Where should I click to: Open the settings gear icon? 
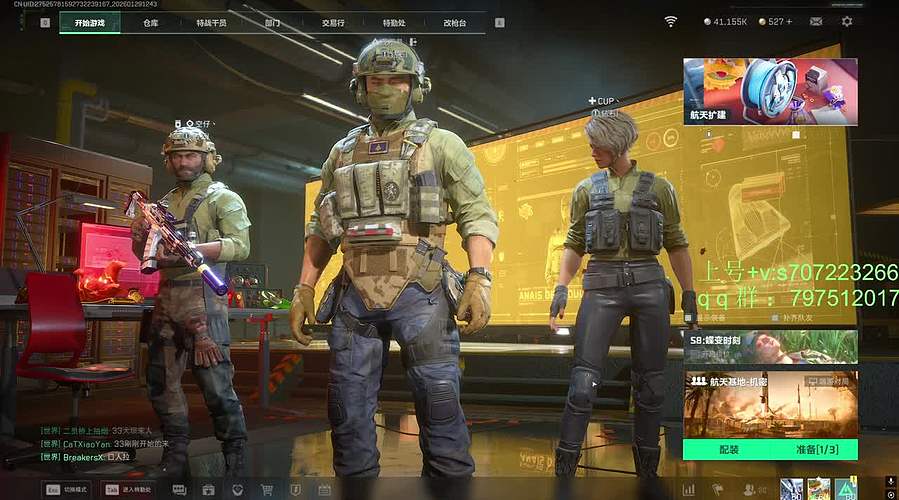pos(847,21)
